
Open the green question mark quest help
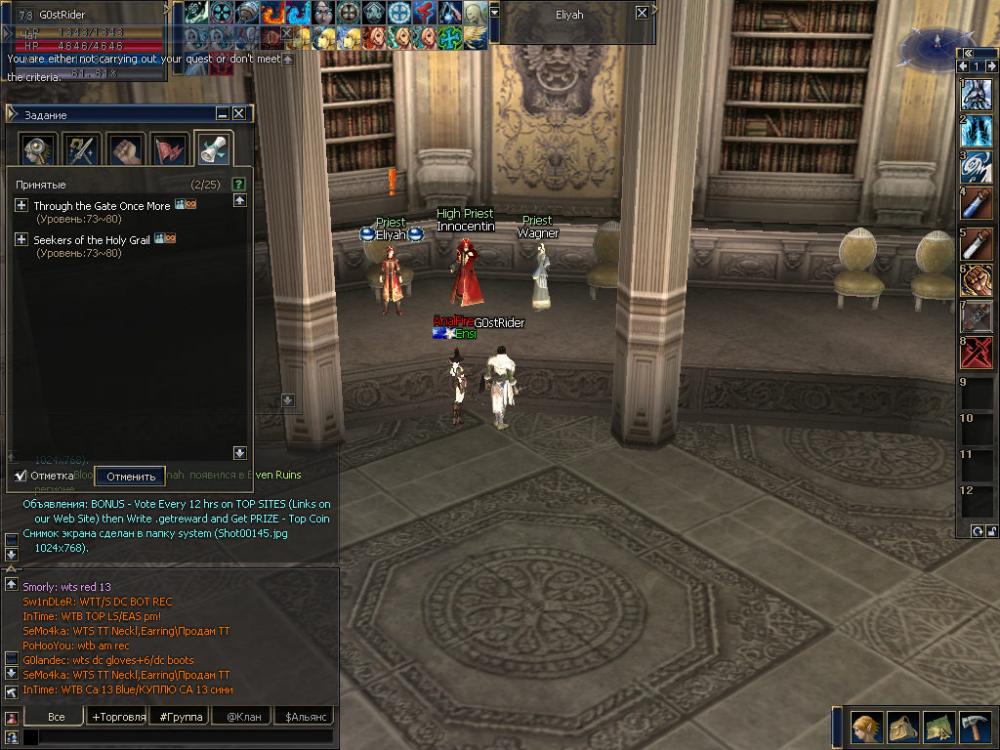[239, 184]
